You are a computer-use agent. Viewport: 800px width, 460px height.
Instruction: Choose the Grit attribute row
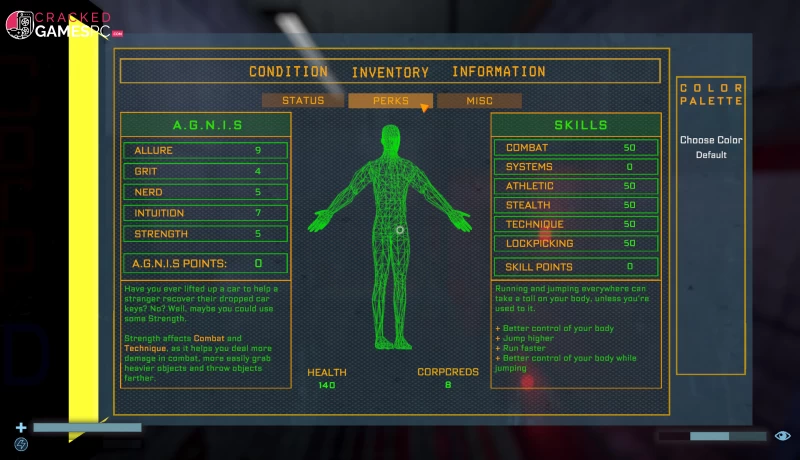click(x=206, y=172)
